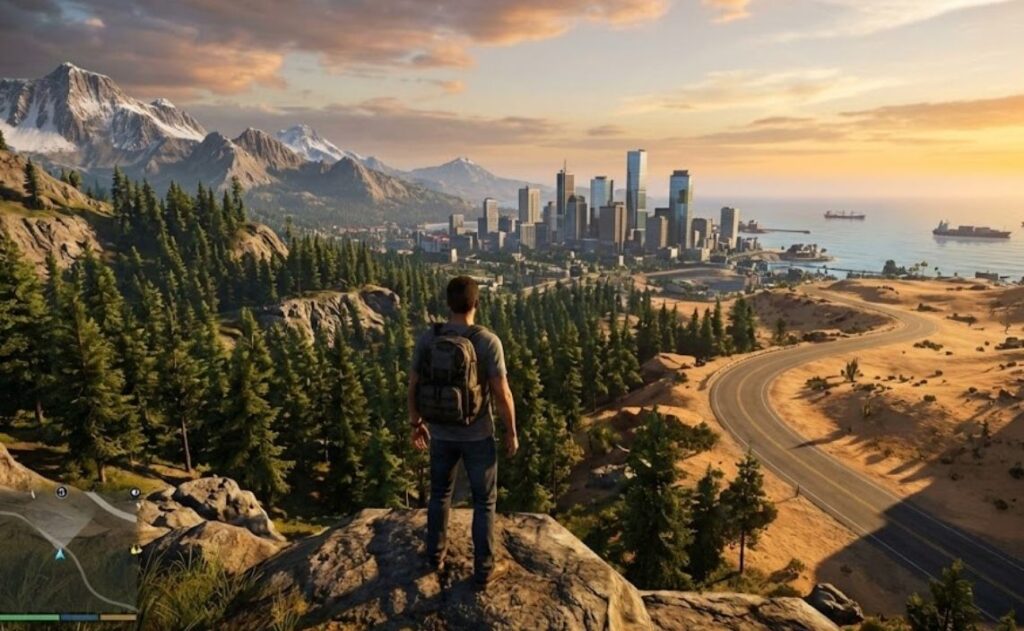This screenshot has width=1024, height=631.
Task: Select the cyan player arrow on minimap
Action: point(60,553)
